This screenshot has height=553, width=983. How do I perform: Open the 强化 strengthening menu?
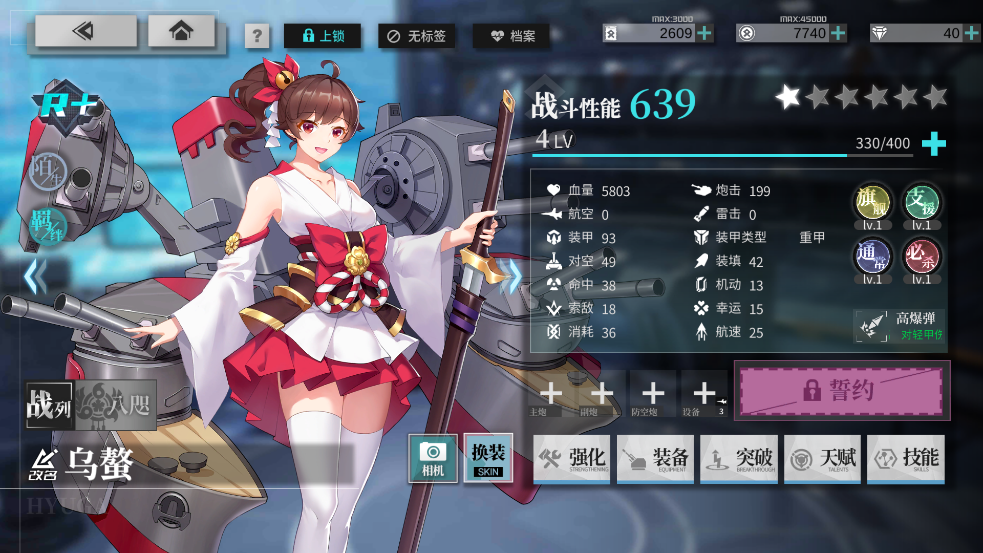[572, 459]
